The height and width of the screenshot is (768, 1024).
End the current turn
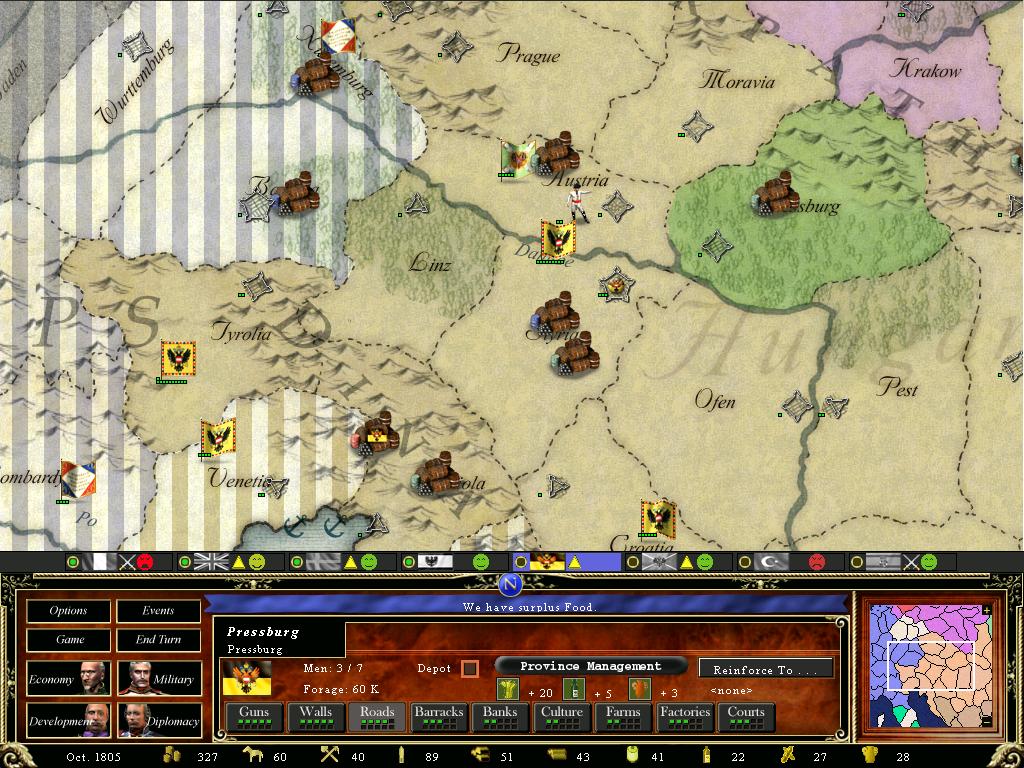(158, 640)
